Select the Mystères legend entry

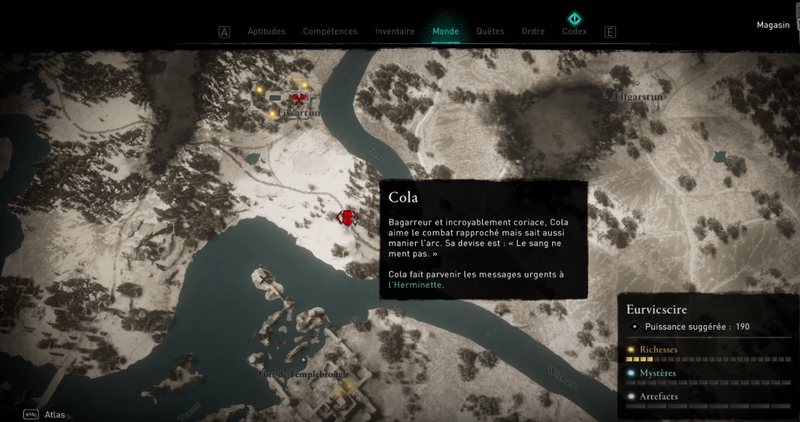[658, 373]
